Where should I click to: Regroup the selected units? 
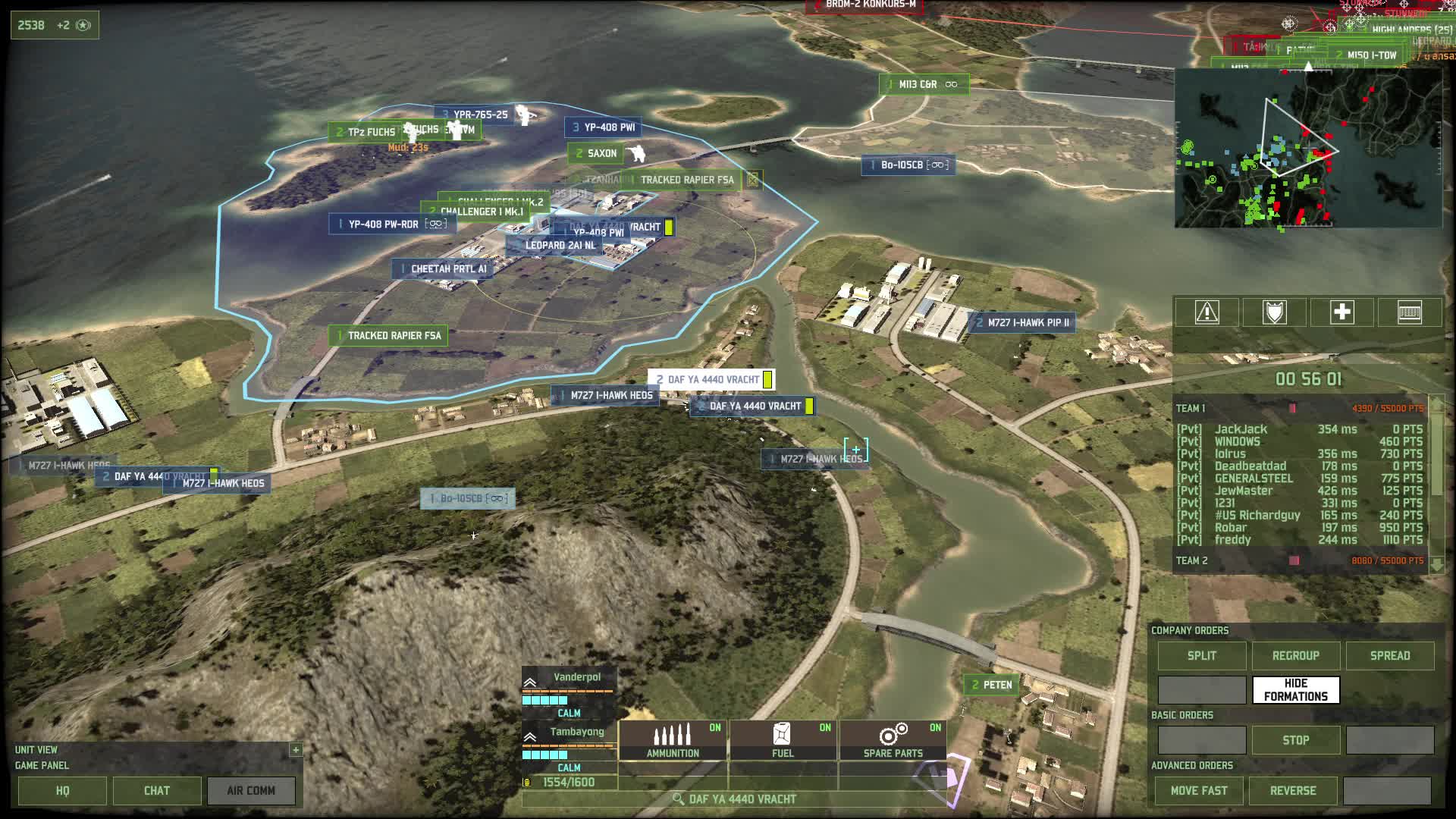click(x=1295, y=655)
